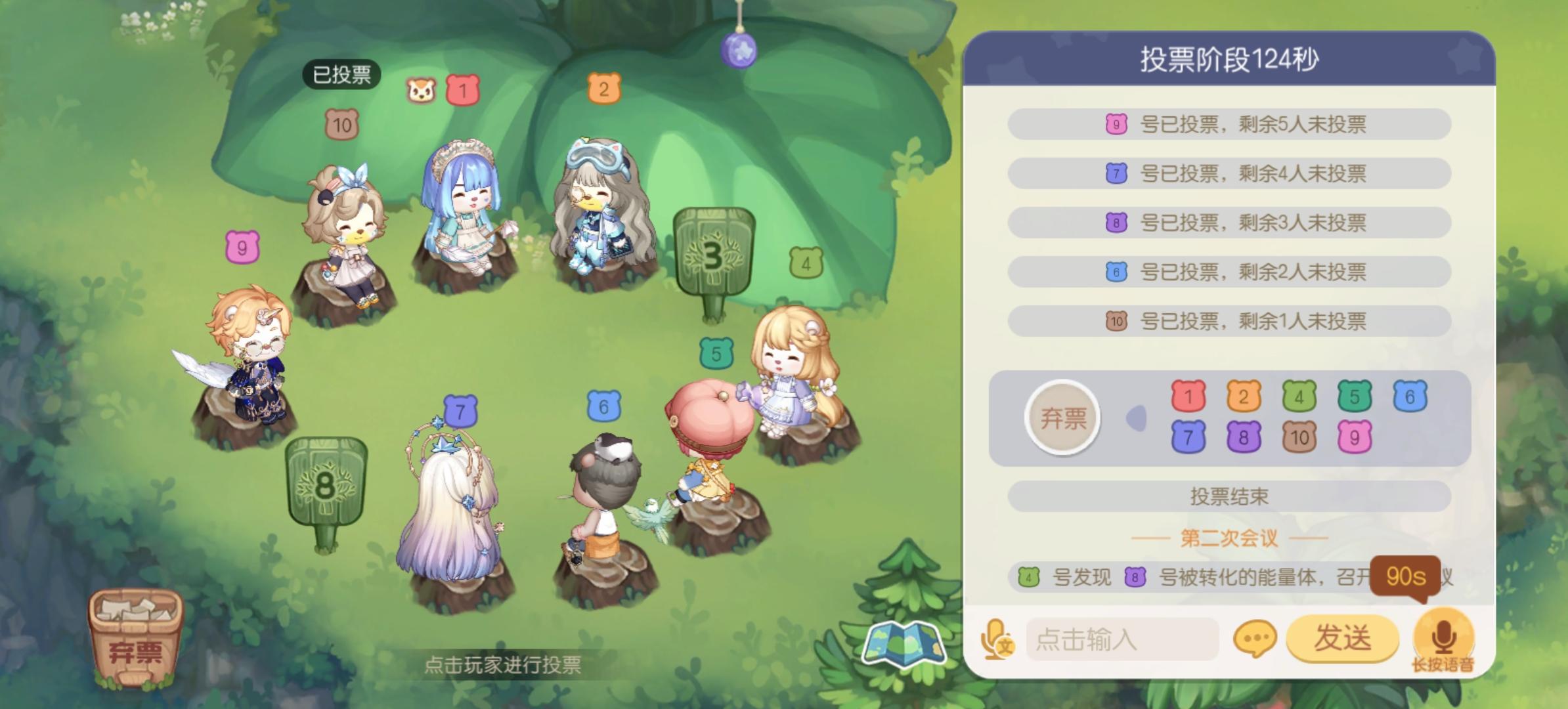The image size is (1568, 709).
Task: Click the 投票结束 button
Action: [x=1227, y=497]
